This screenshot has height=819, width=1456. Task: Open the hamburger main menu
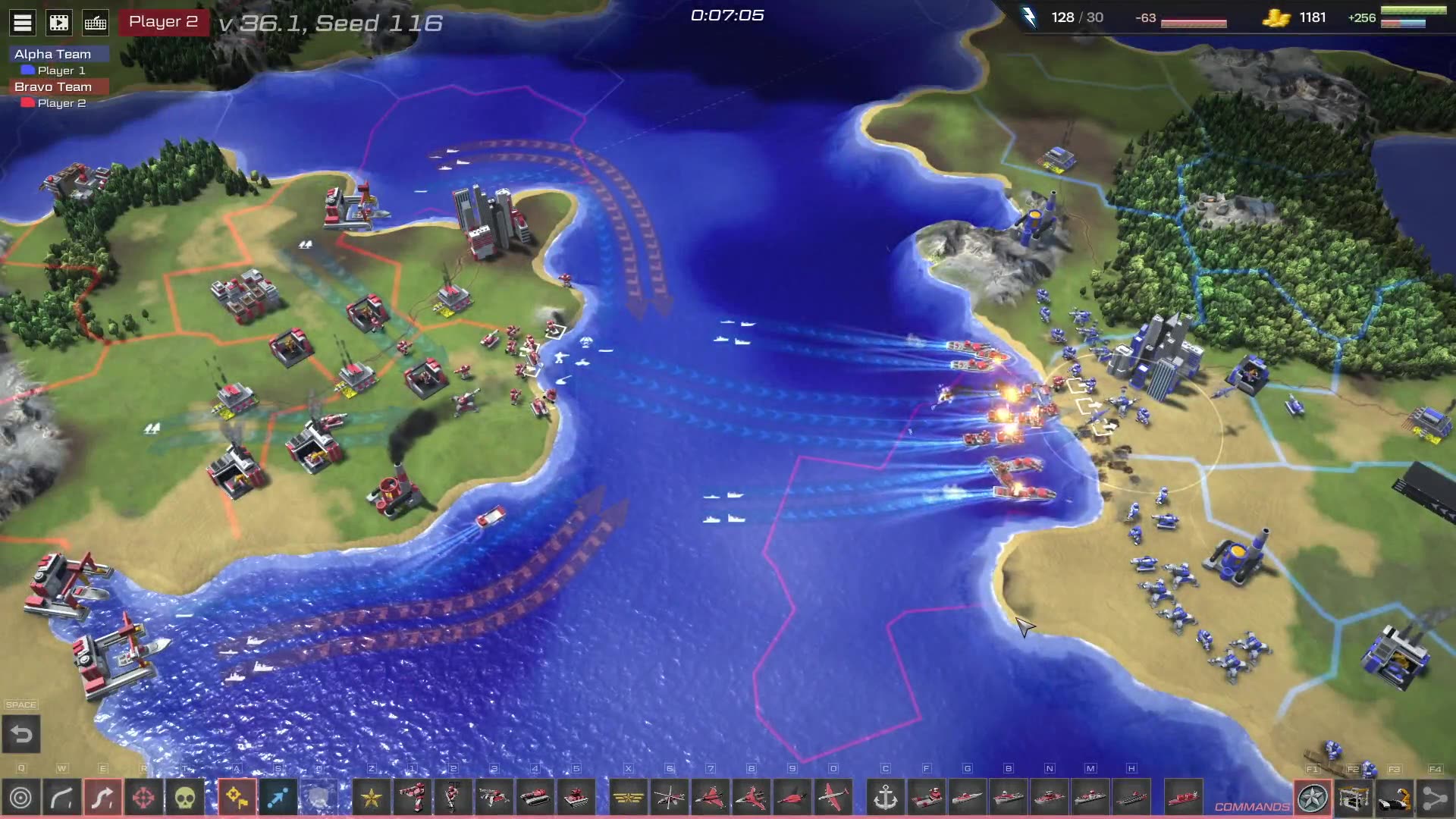coord(23,23)
